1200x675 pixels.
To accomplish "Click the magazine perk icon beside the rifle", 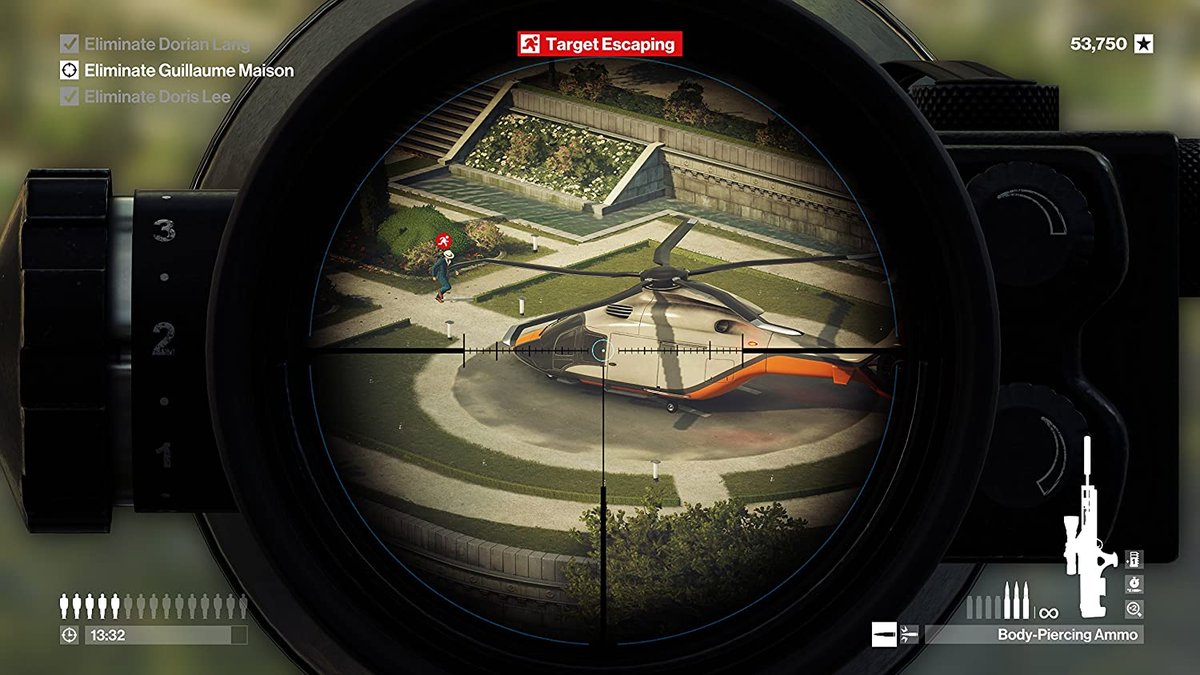I will tap(1134, 558).
